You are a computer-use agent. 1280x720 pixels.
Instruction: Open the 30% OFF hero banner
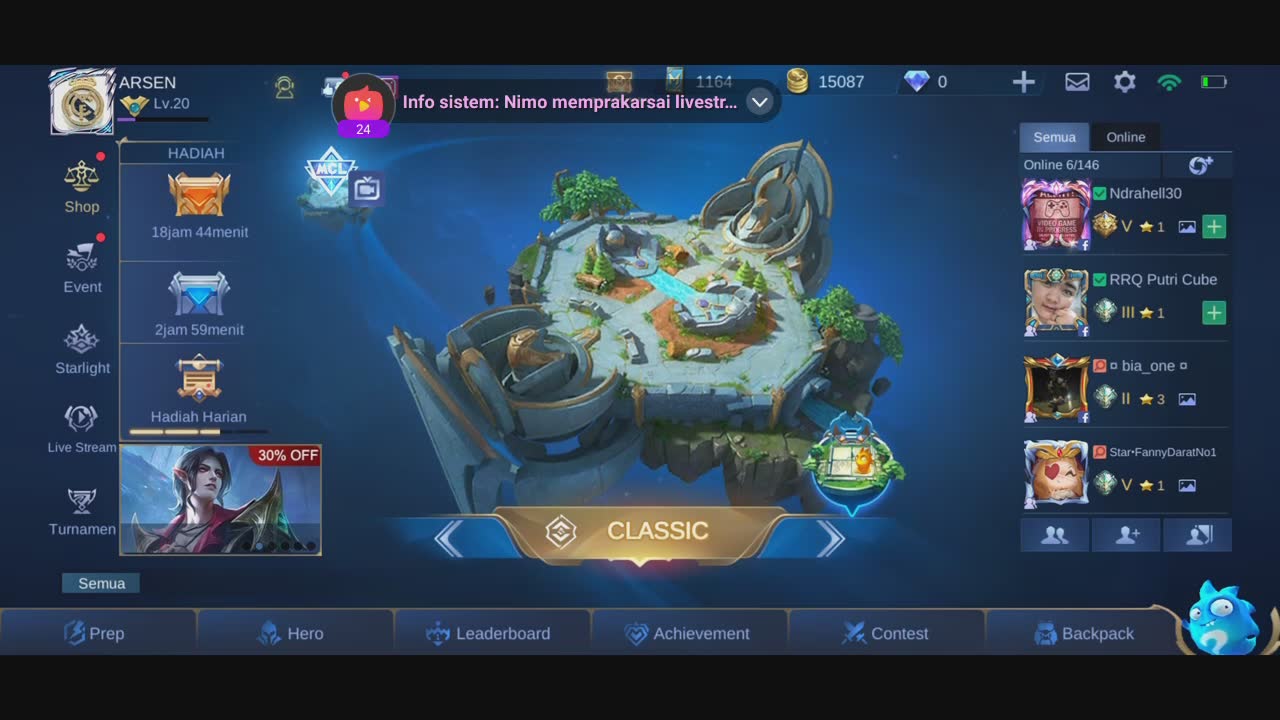click(220, 500)
